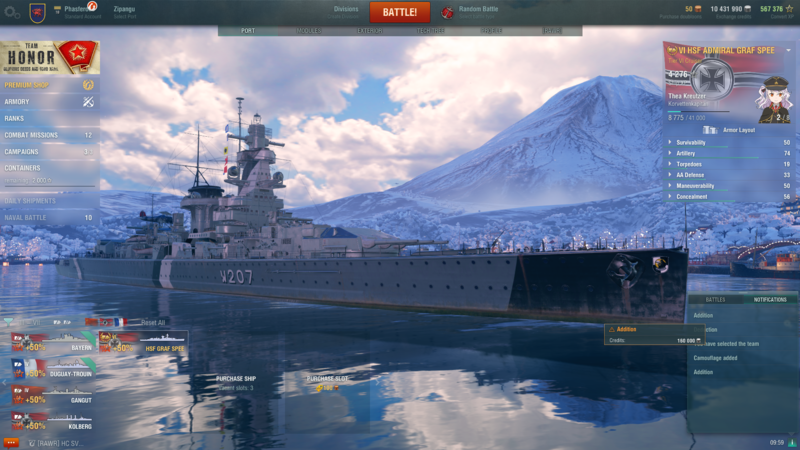The width and height of the screenshot is (800, 450).
Task: Select Random Battle type selector
Action: coord(475,12)
